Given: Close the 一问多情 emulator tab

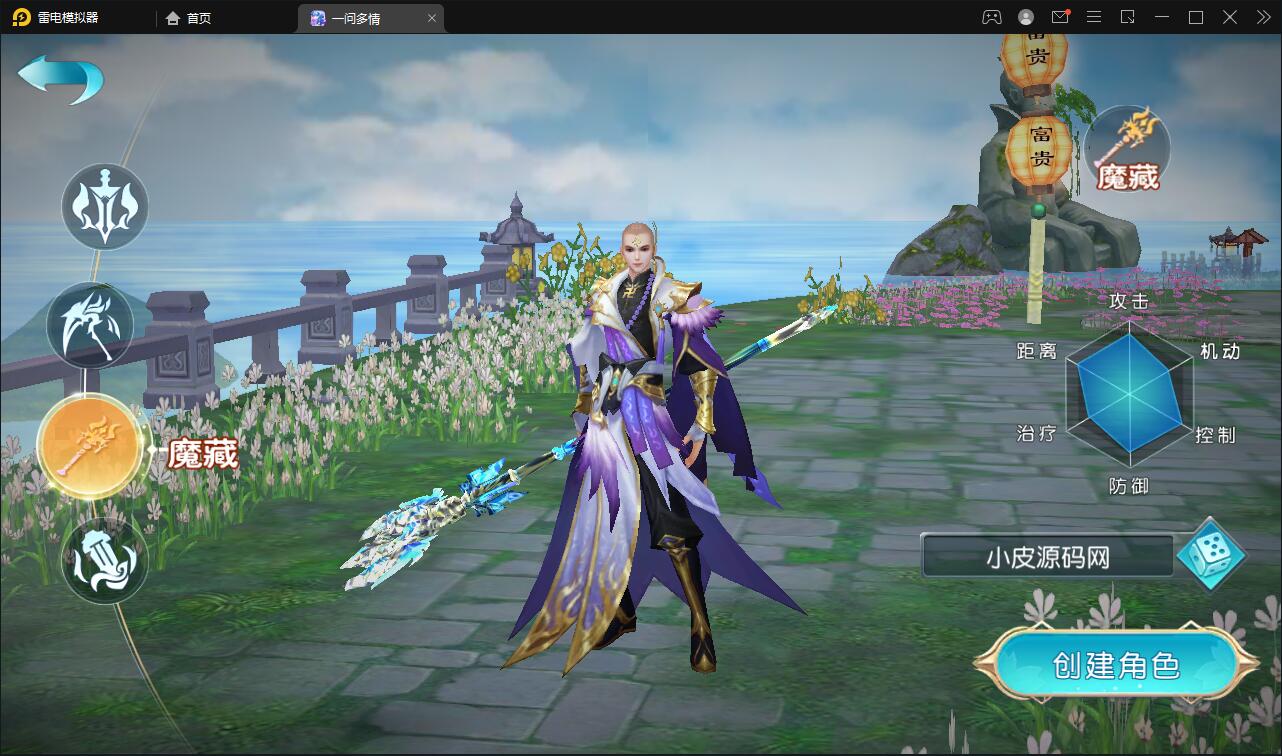Looking at the screenshot, I should pos(432,18).
